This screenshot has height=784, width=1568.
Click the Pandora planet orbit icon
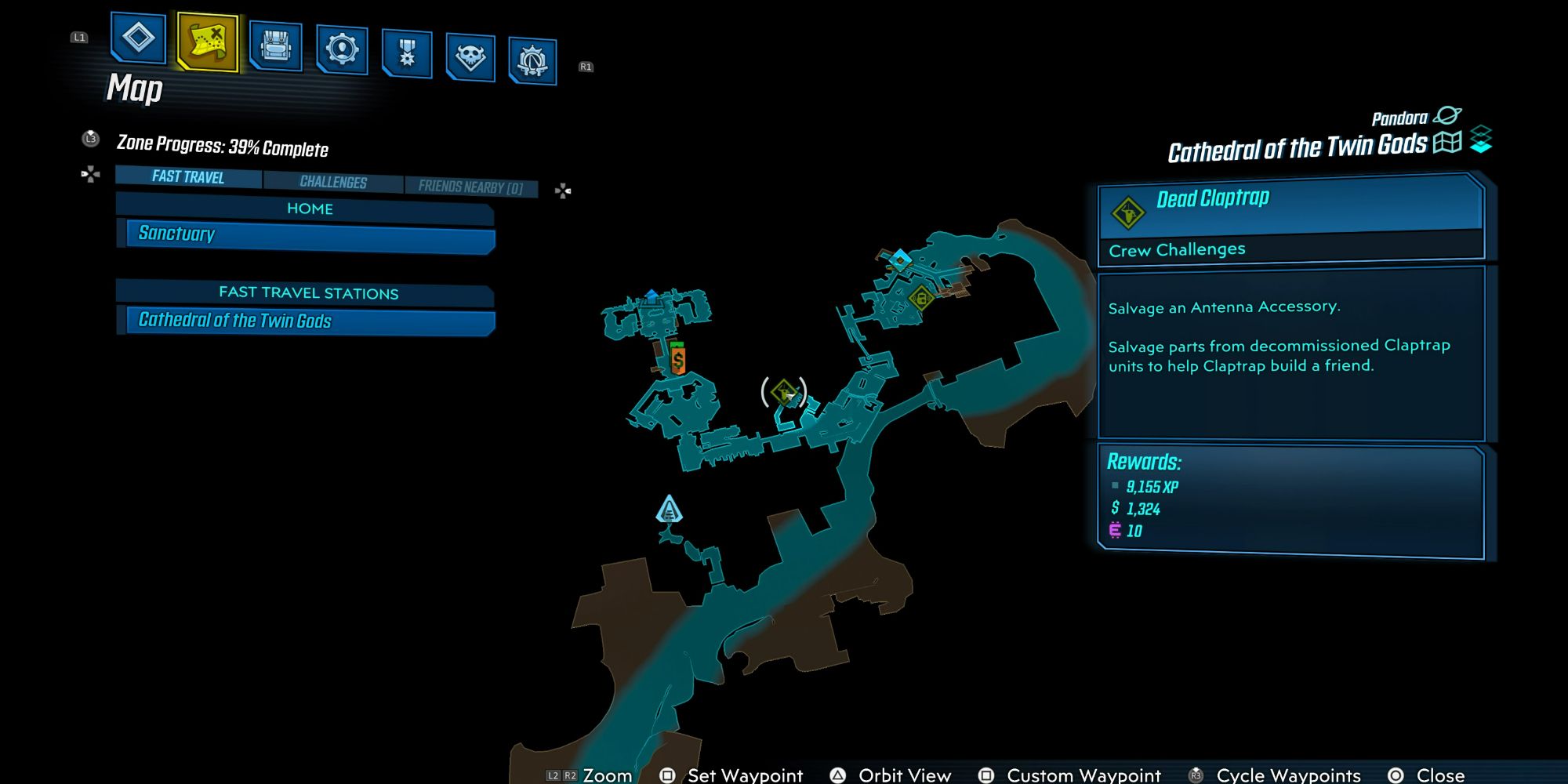1447,116
